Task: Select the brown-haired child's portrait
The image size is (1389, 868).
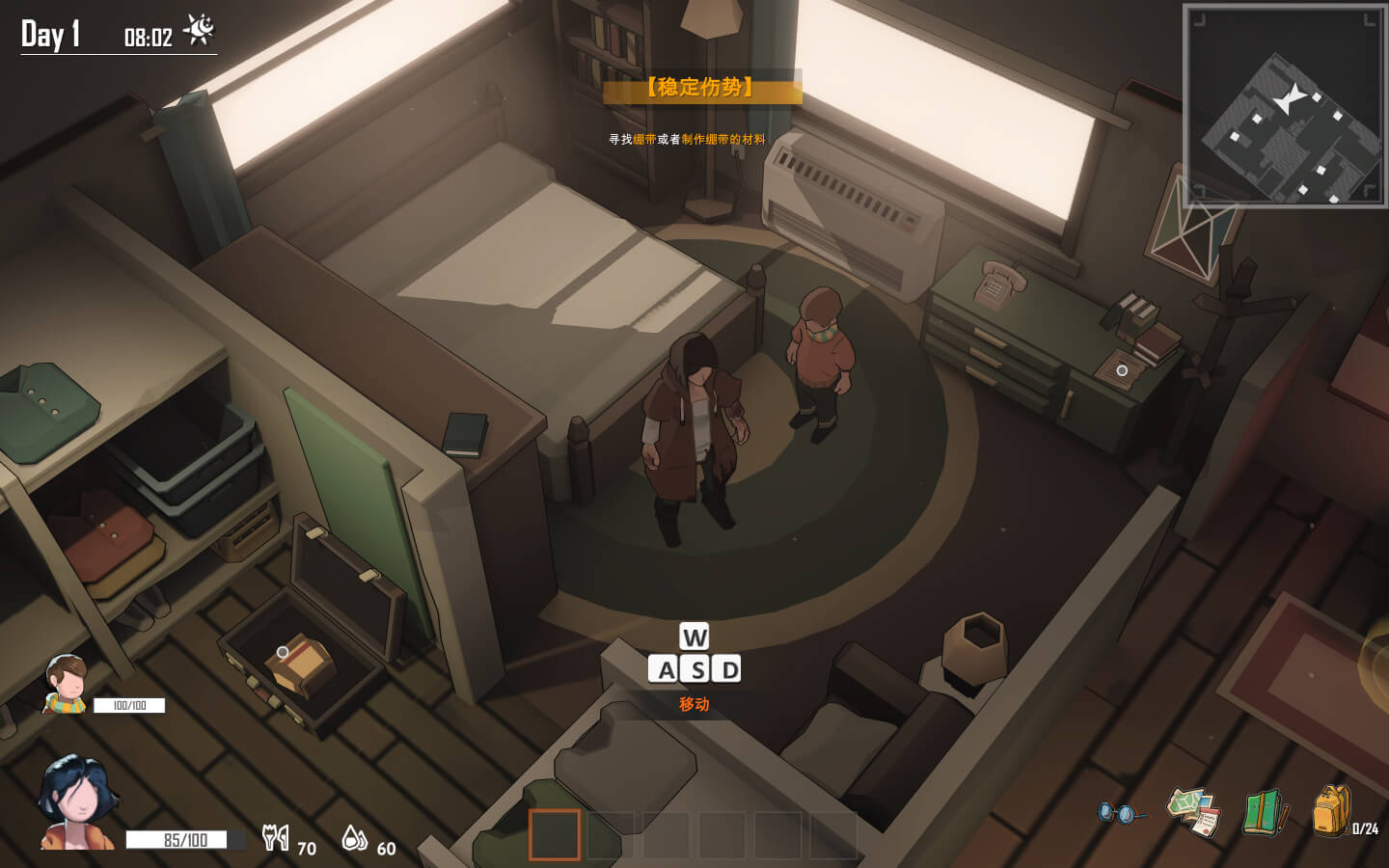Action: point(67,684)
